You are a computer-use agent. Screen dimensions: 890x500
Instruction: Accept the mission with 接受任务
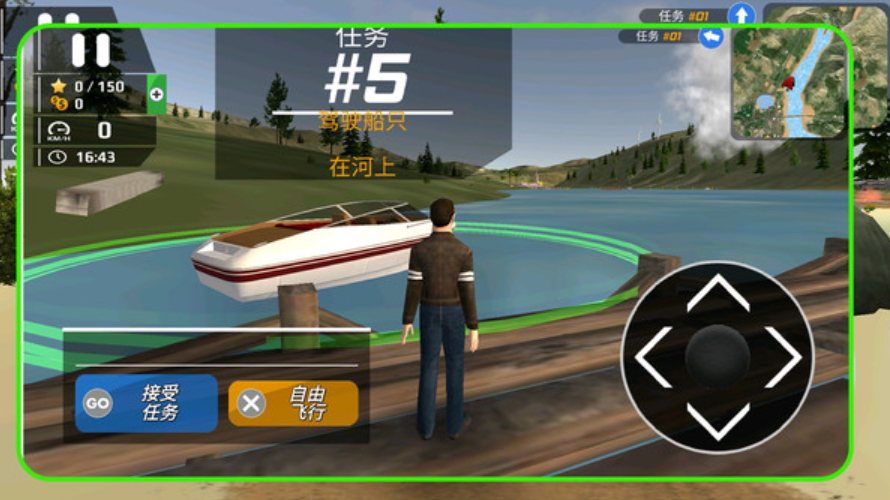pyautogui.click(x=146, y=403)
